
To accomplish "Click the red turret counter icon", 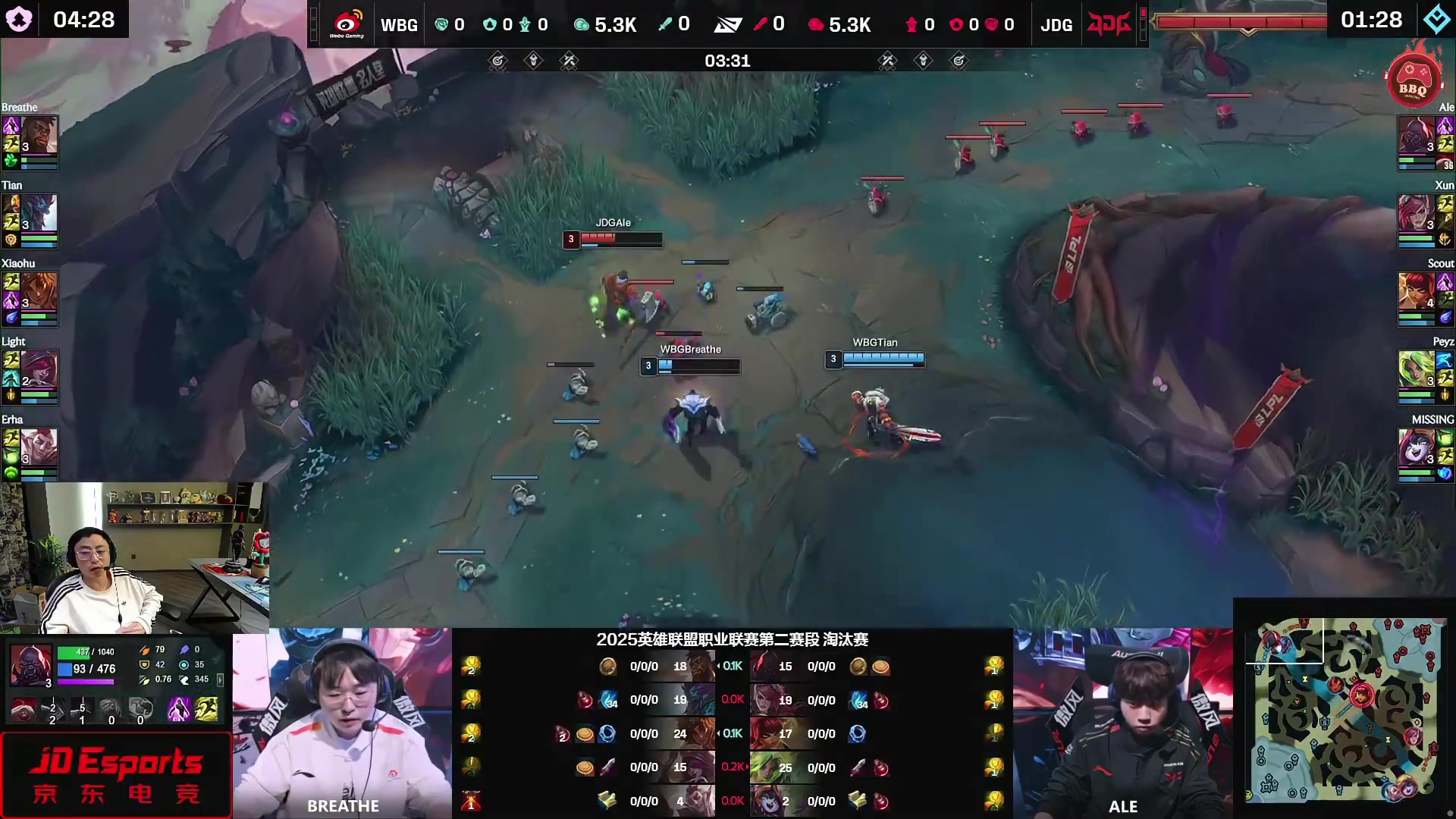I will click(912, 24).
